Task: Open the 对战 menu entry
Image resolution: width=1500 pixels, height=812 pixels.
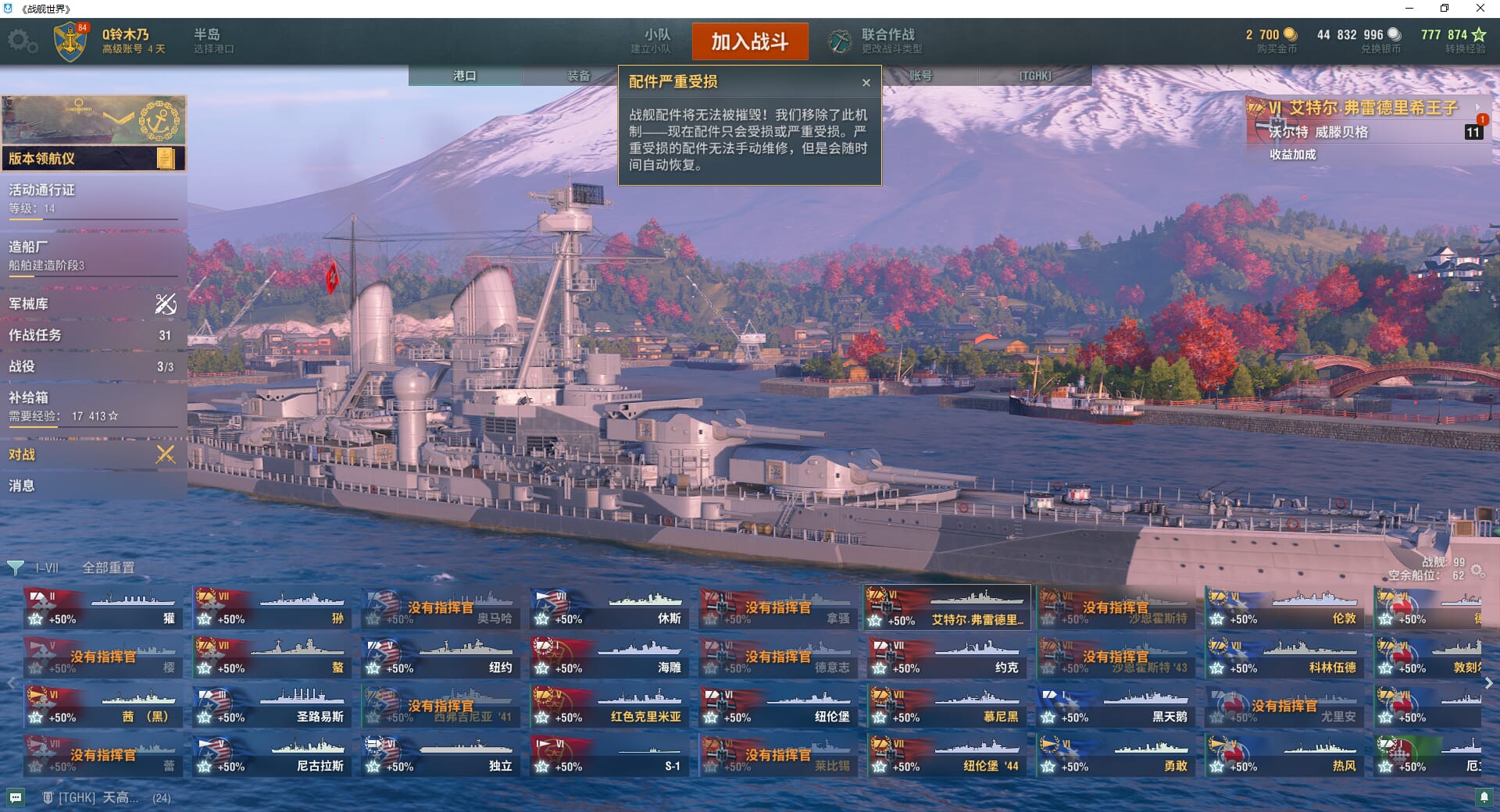Action: (92, 454)
